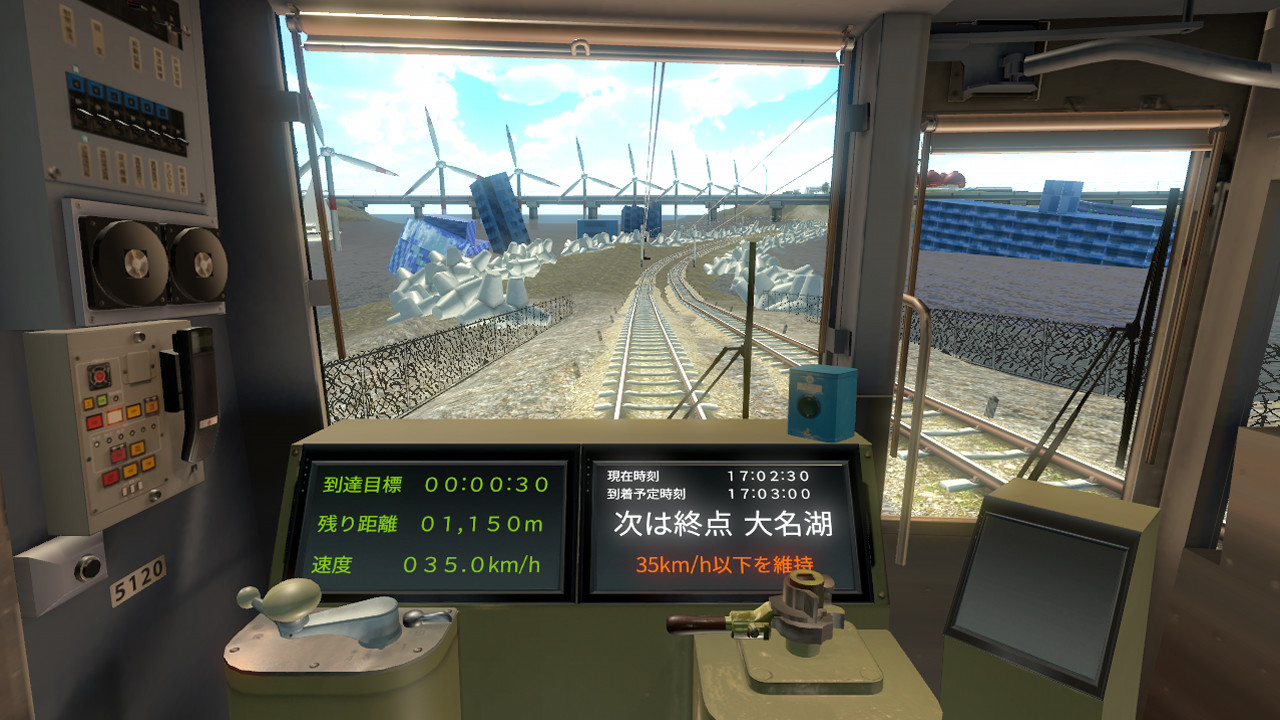This screenshot has width=1280, height=720.
Task: Click an amber indicator lamp on the panel
Action: 133,410
